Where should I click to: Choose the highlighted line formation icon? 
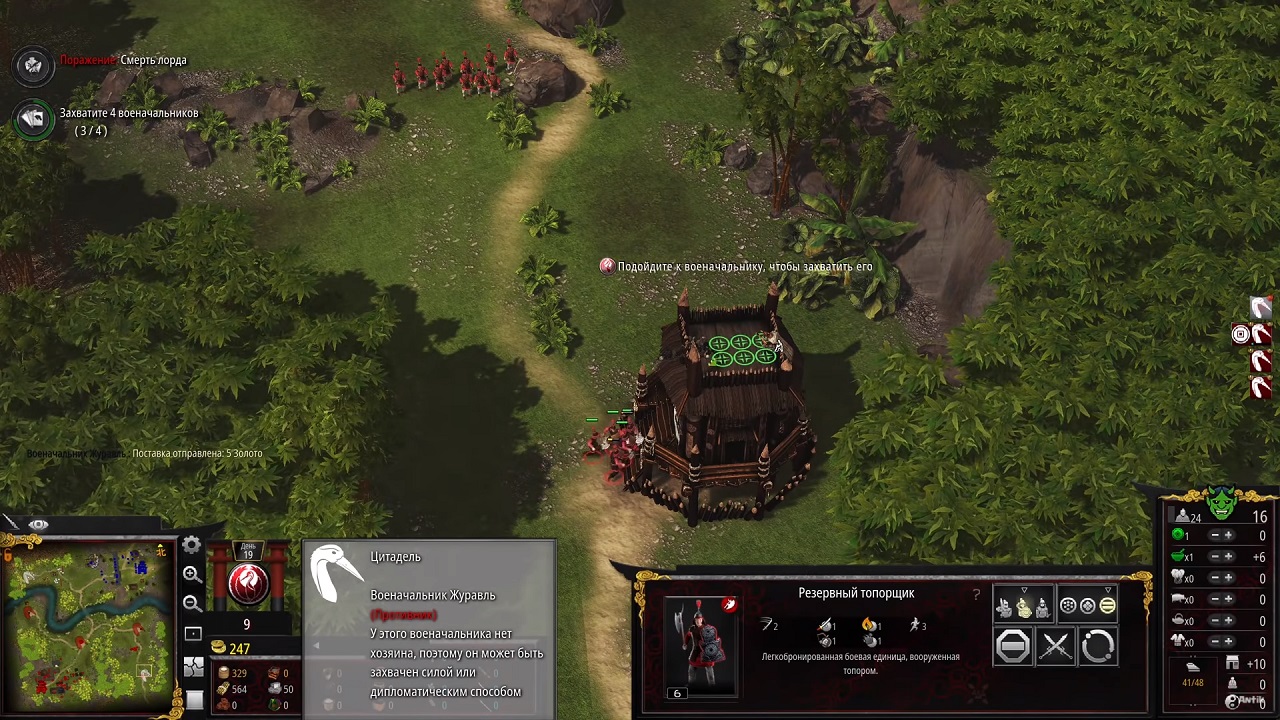tap(1107, 605)
